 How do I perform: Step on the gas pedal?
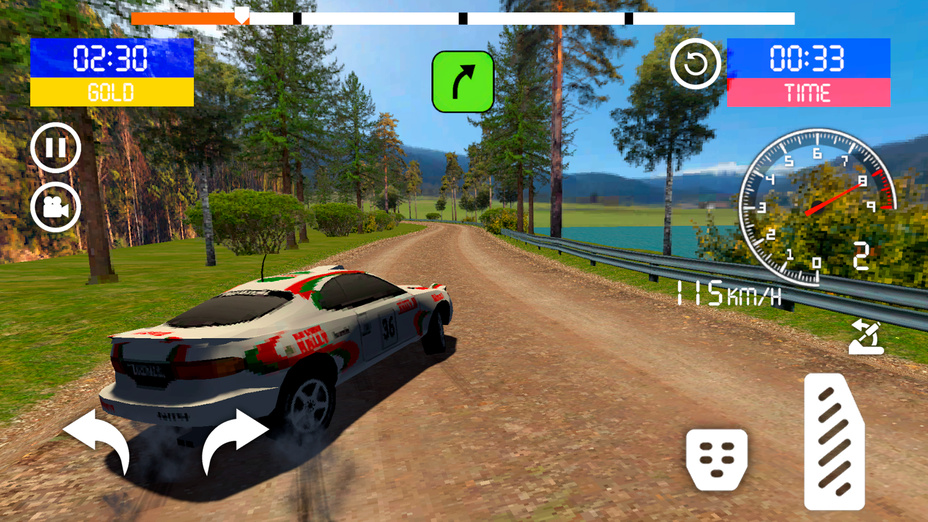pyautogui.click(x=834, y=441)
